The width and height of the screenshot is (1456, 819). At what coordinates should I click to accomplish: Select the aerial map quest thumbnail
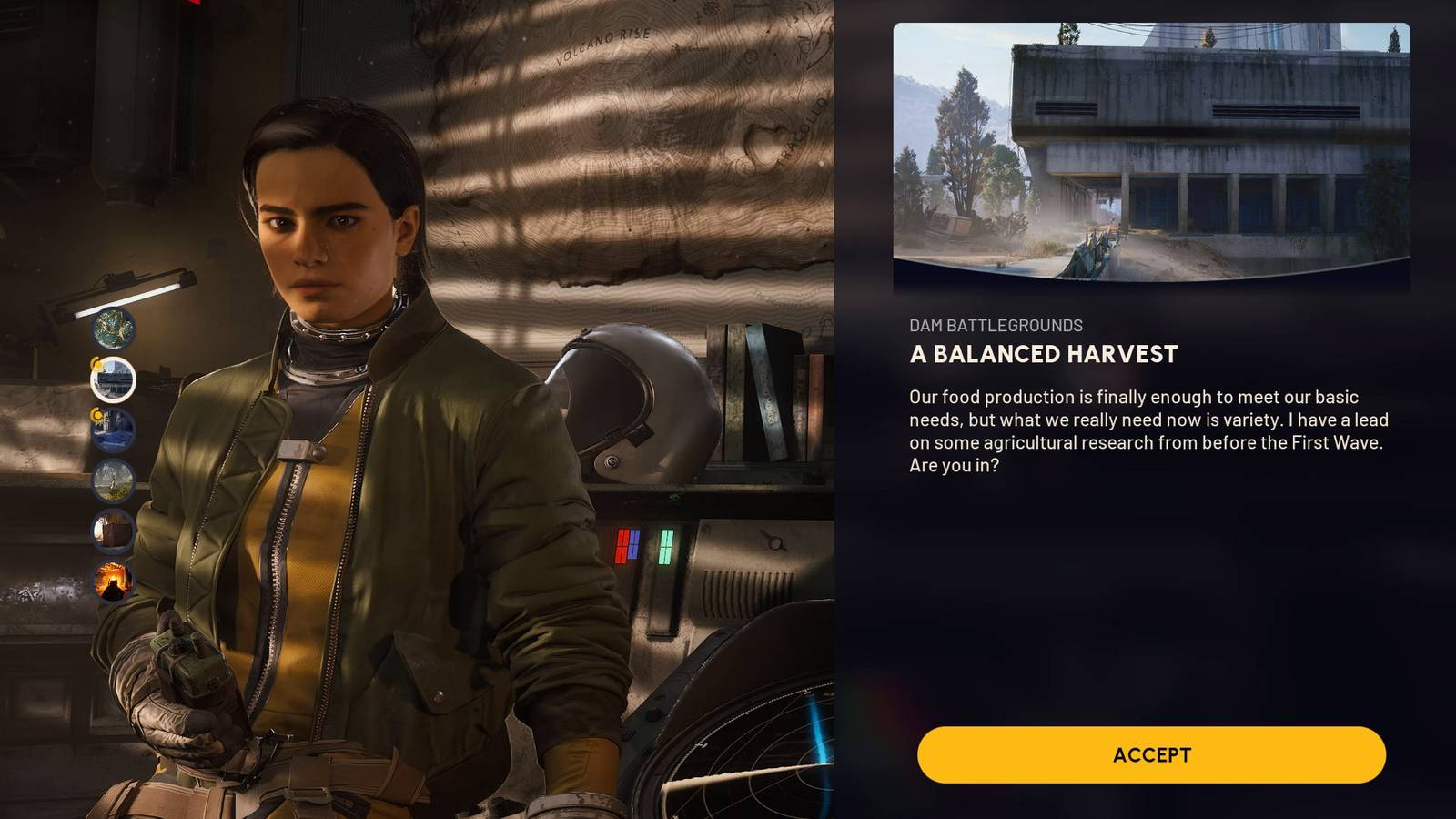point(114,329)
